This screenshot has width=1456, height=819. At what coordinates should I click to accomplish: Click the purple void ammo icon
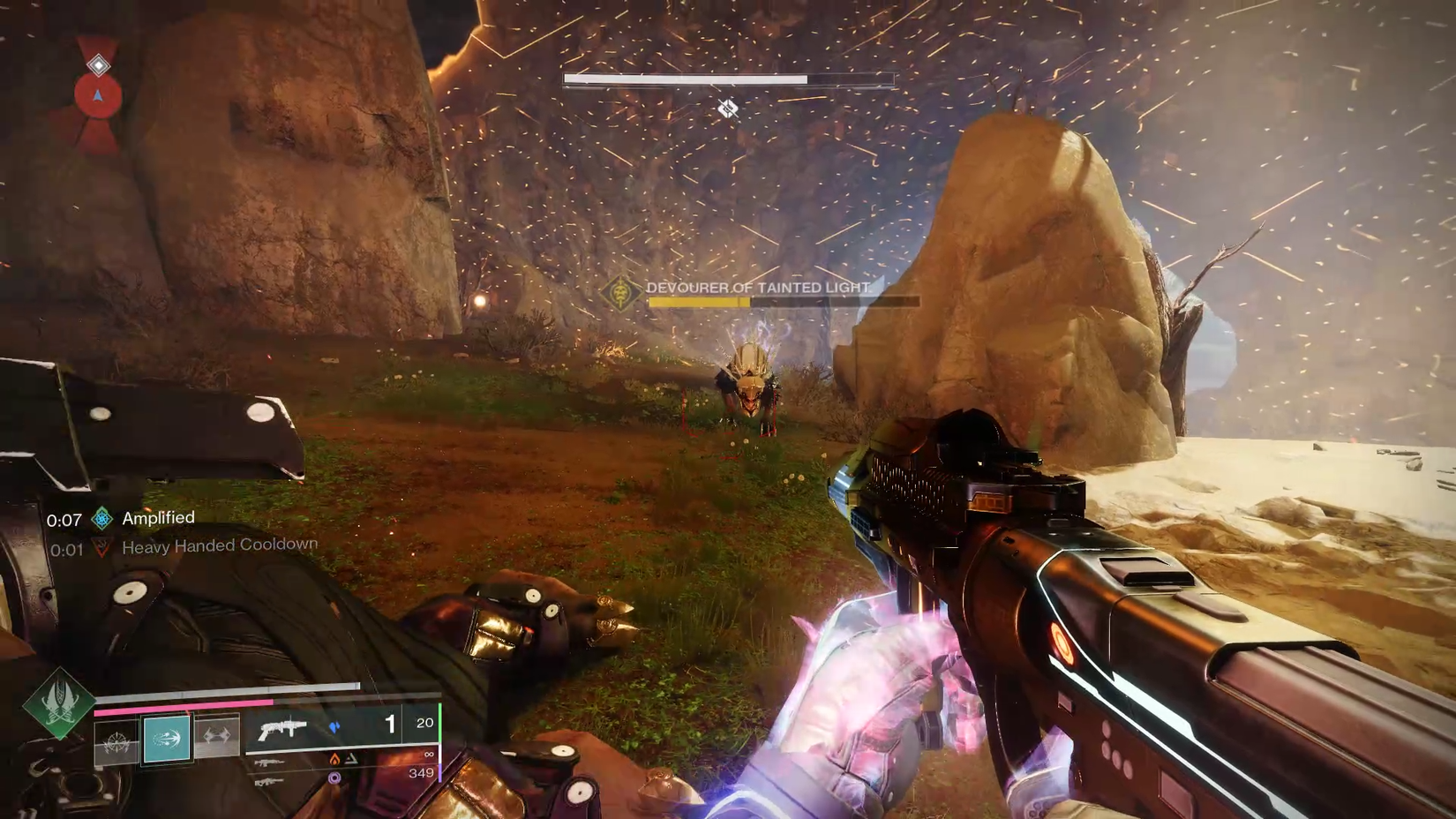[x=336, y=778]
